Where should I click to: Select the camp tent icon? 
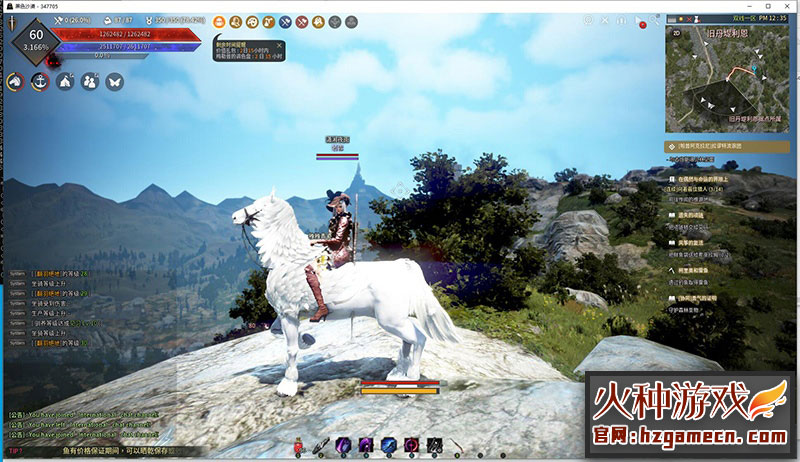pyautogui.click(x=65, y=82)
